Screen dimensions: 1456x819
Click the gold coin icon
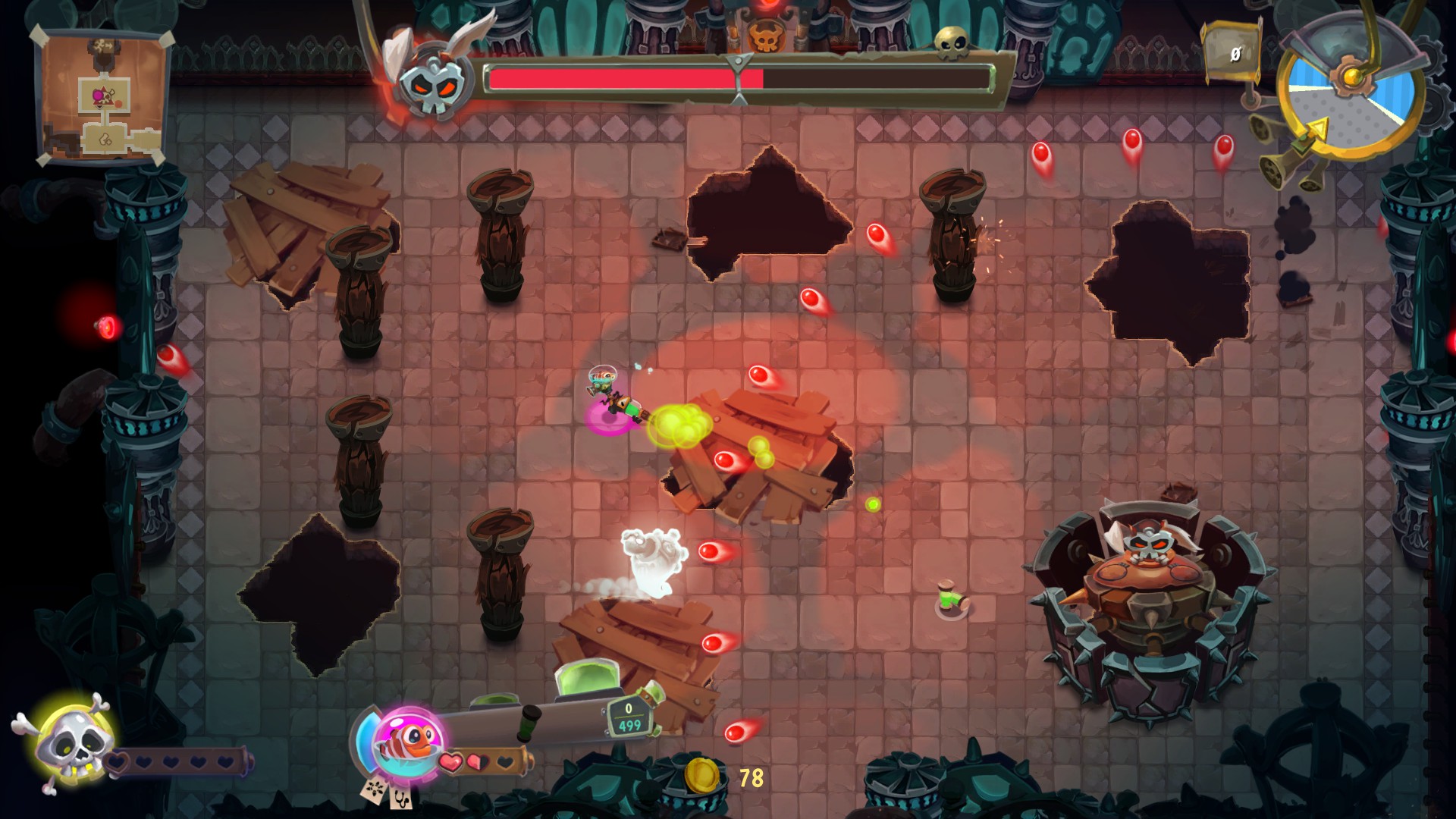click(702, 776)
